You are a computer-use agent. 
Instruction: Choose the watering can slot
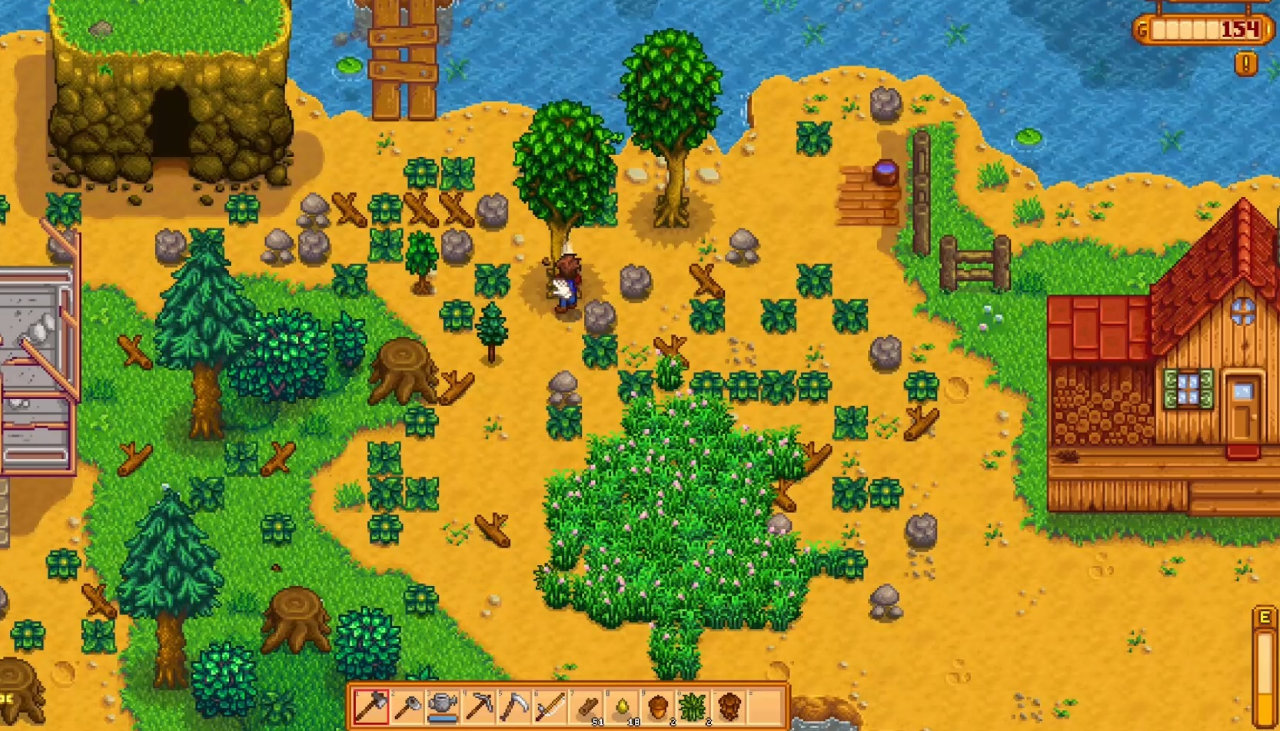pyautogui.click(x=443, y=706)
